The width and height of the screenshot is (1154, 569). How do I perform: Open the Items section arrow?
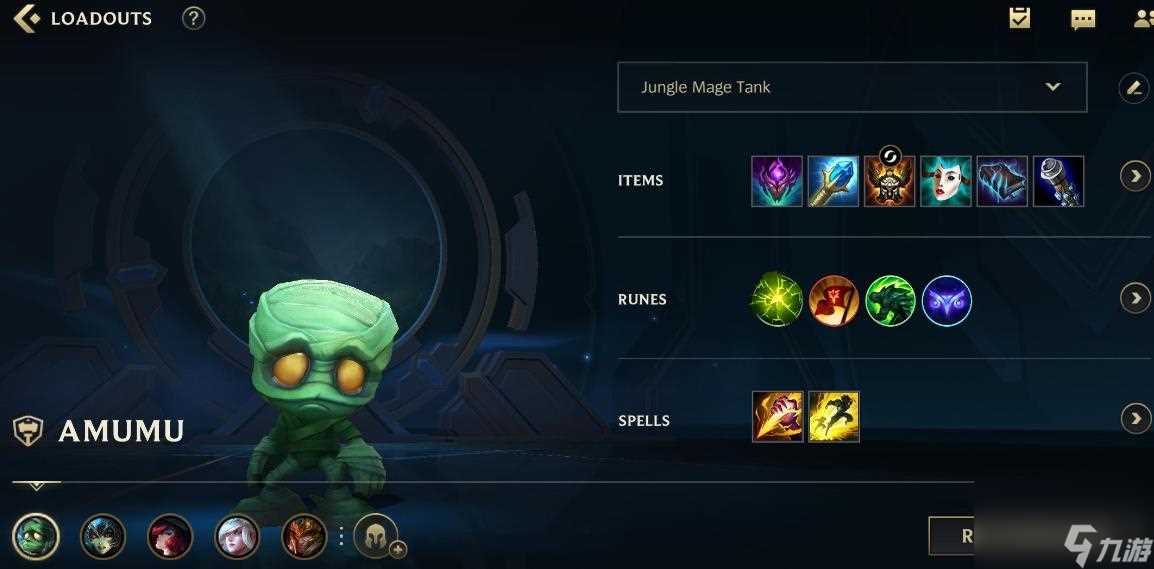click(x=1135, y=177)
